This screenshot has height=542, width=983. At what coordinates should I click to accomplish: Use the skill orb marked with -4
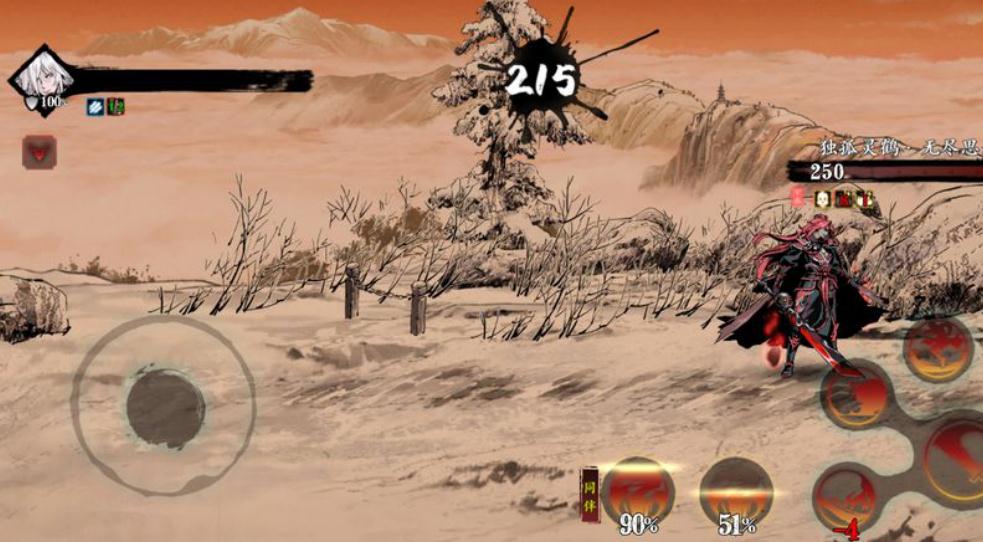coord(846,497)
